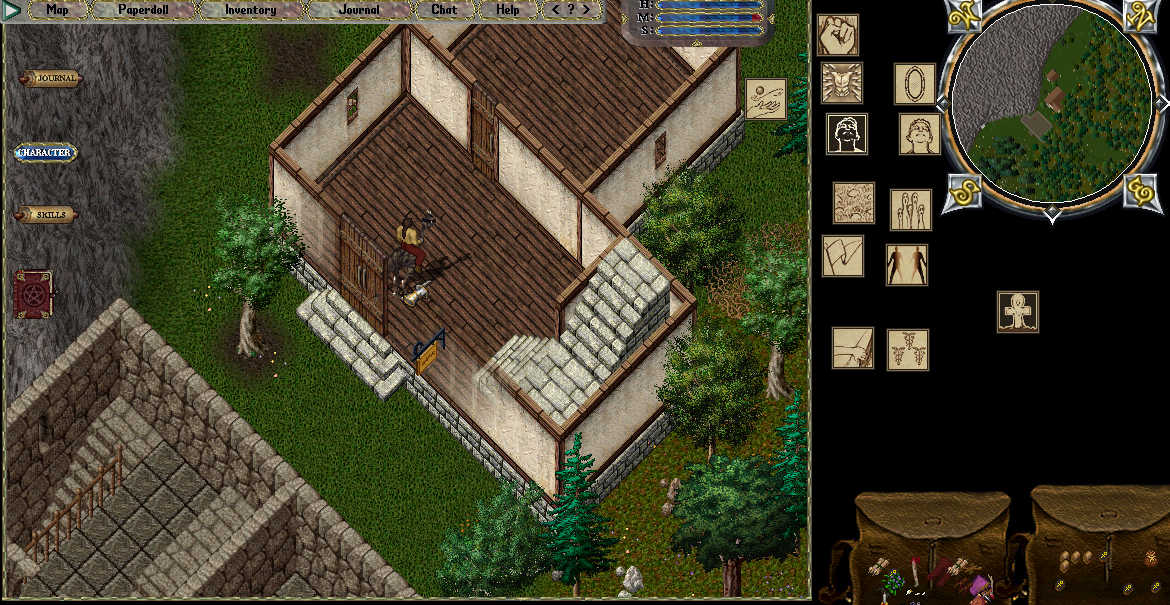Show the Skills scroll button
The height and width of the screenshot is (605, 1170).
(x=46, y=215)
